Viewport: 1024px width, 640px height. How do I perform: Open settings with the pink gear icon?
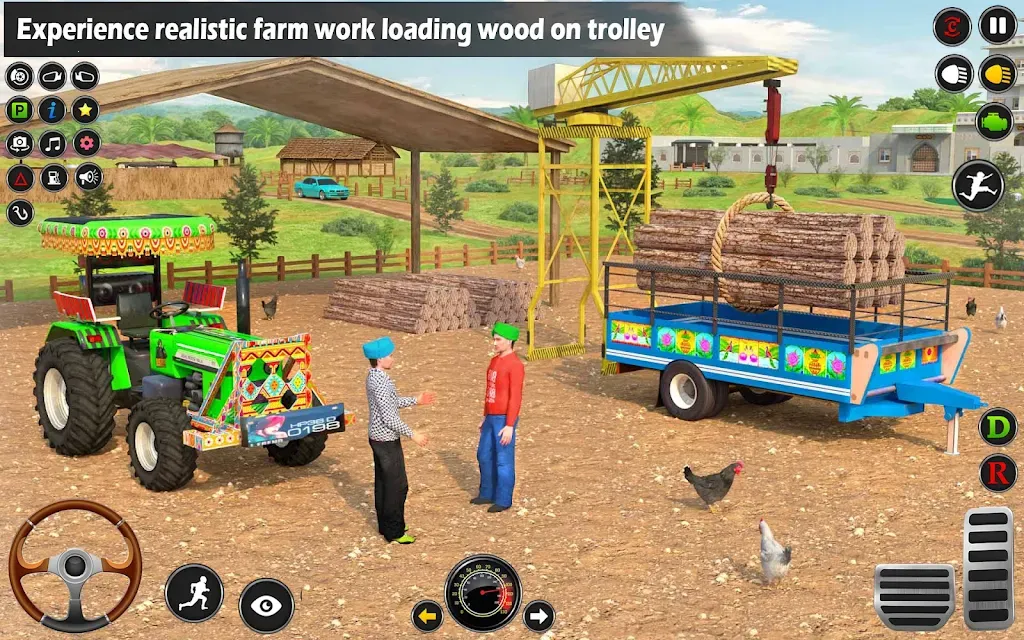86,144
